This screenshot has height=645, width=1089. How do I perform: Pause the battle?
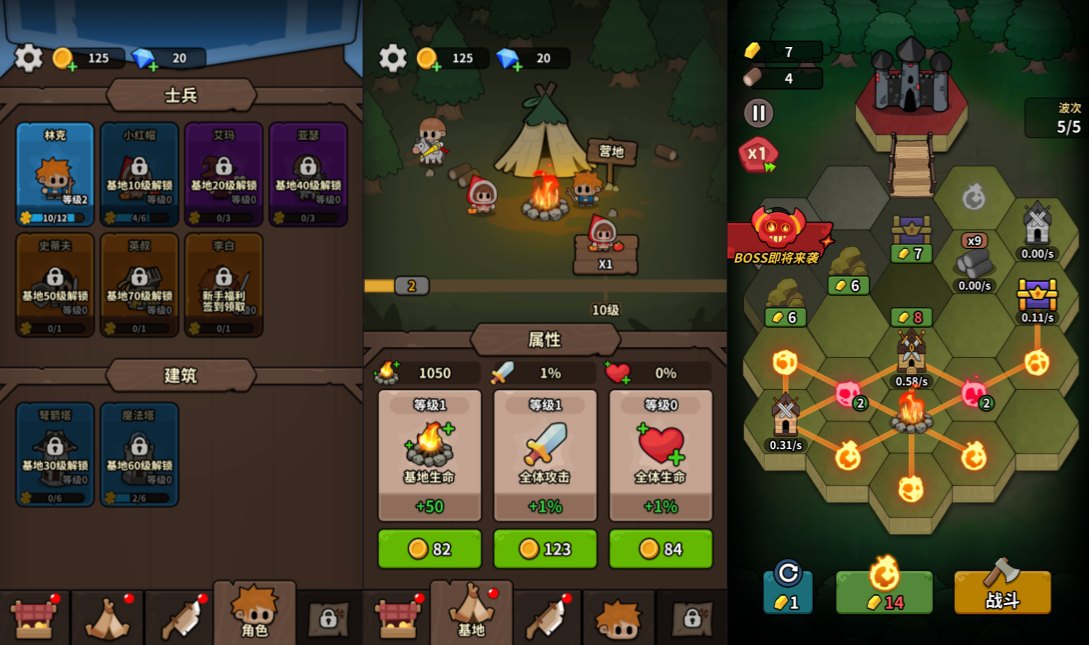(x=759, y=112)
